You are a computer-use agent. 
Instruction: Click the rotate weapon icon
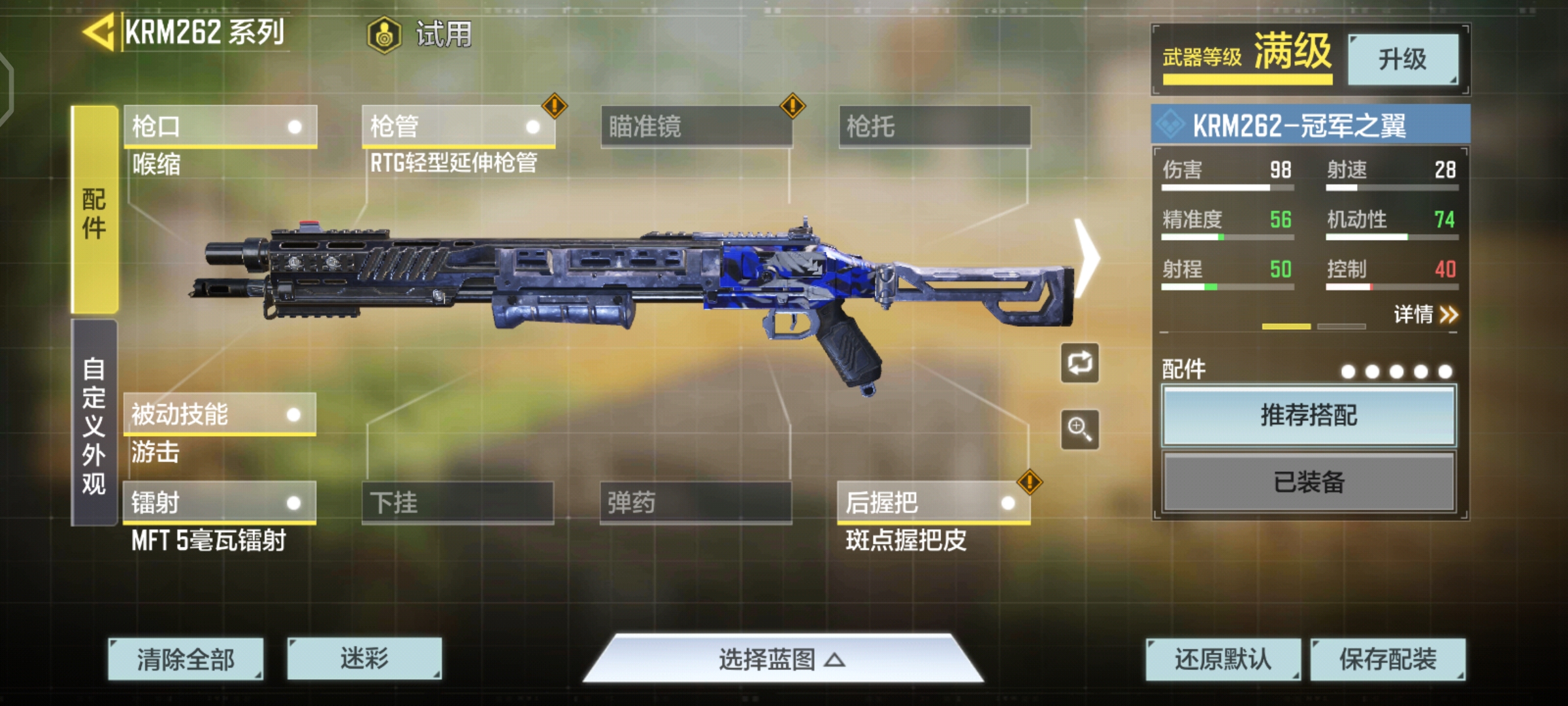coord(1079,363)
